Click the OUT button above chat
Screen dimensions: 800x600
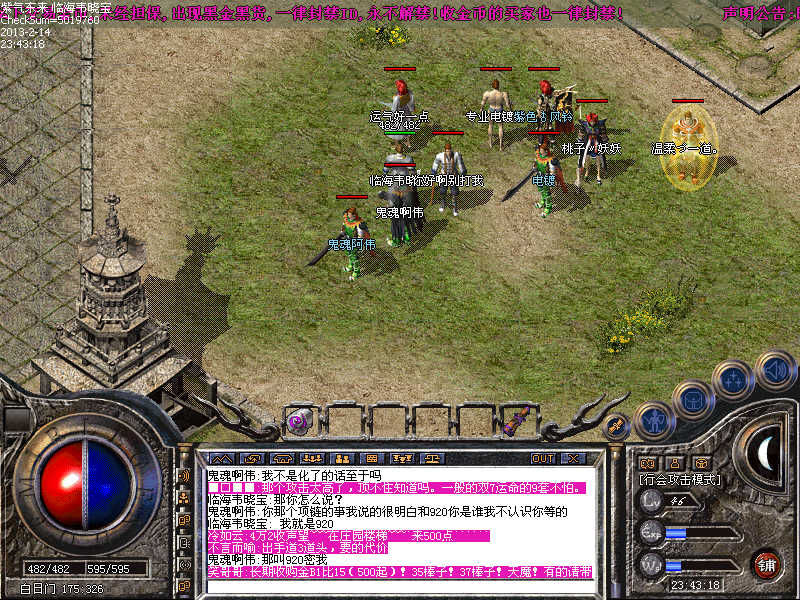[542, 458]
